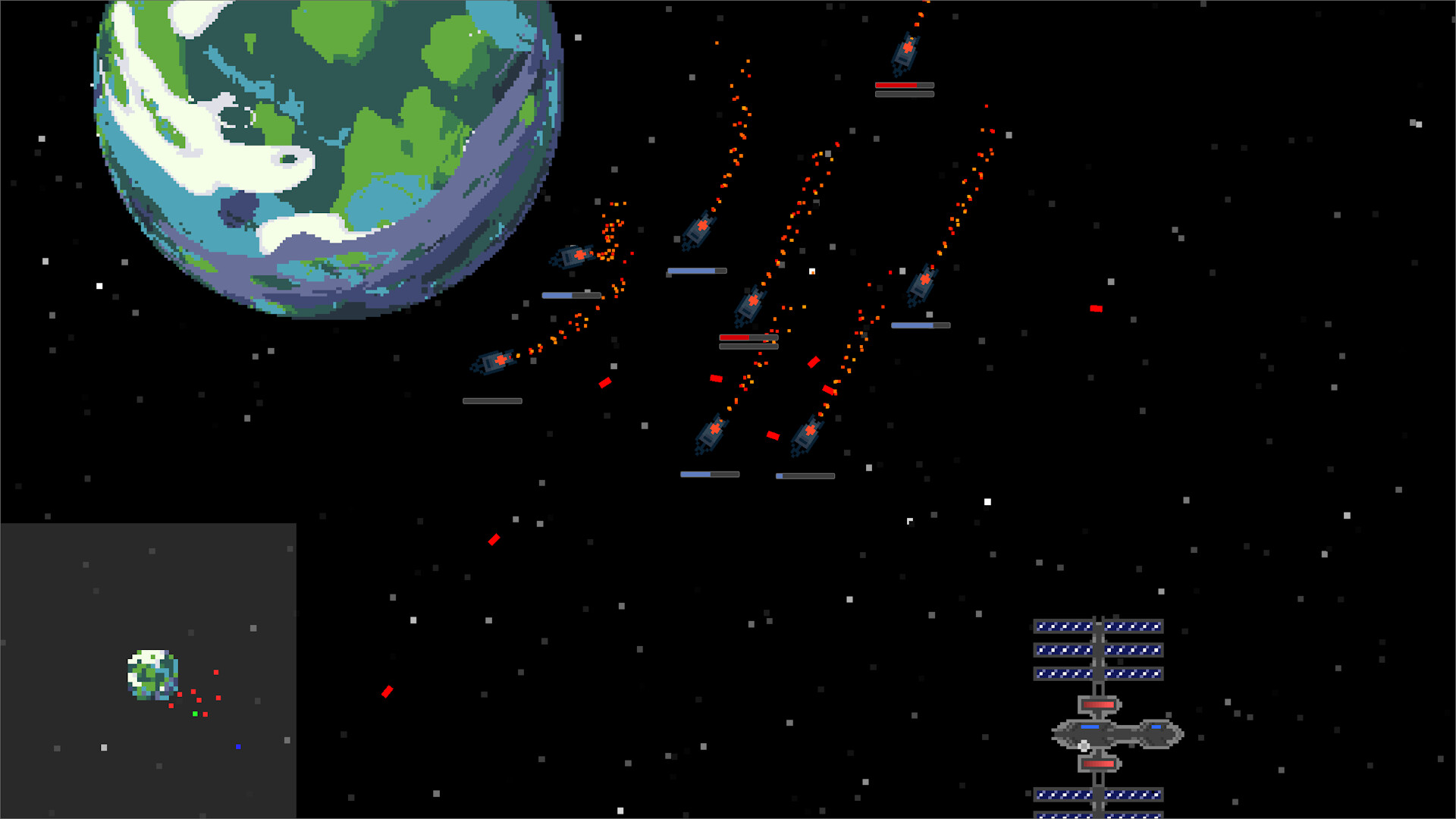The image size is (1456, 819).
Task: Click the station's bottom solar panel array
Action: click(x=1100, y=795)
